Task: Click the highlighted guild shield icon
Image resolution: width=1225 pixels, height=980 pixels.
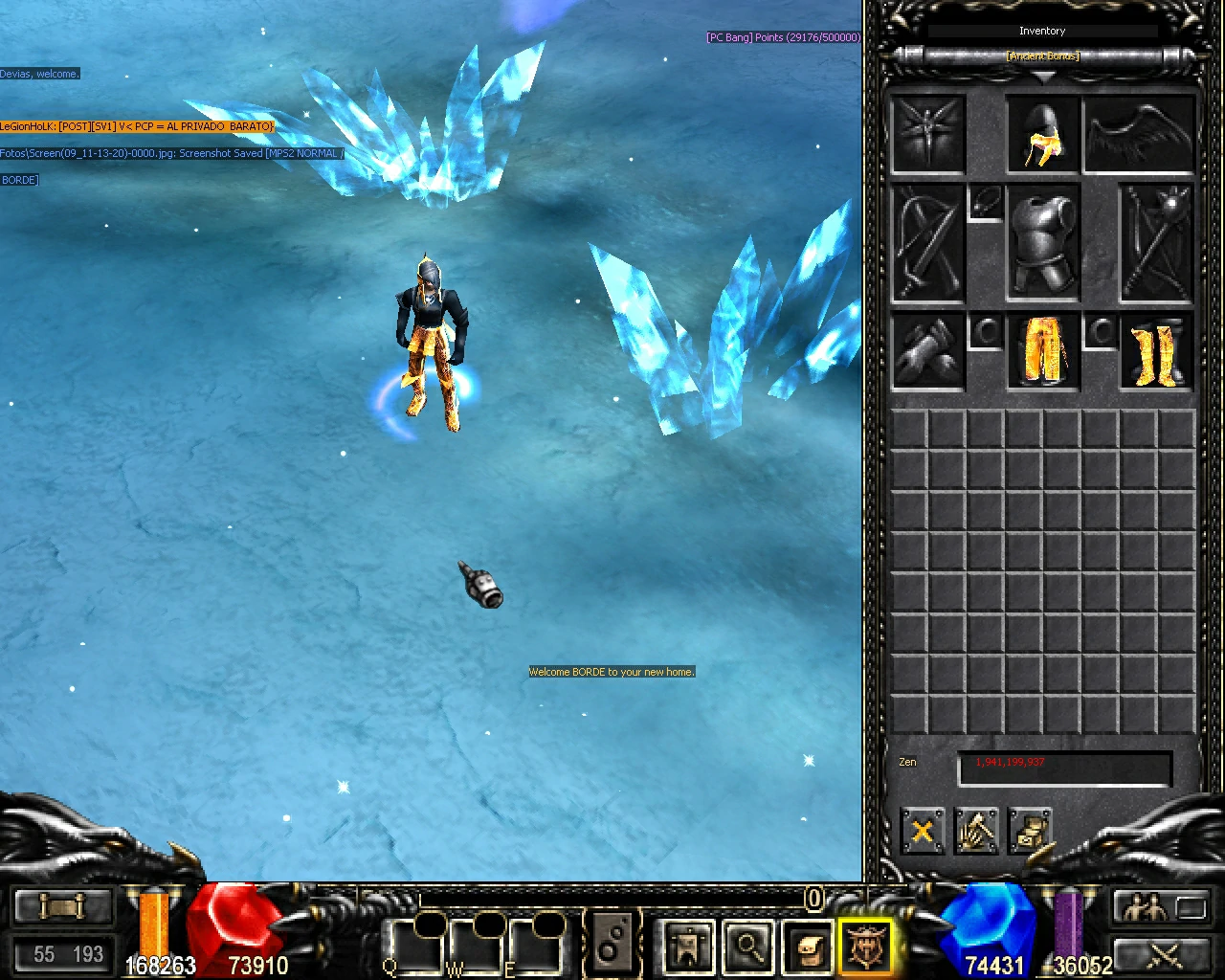Action: coord(866,947)
